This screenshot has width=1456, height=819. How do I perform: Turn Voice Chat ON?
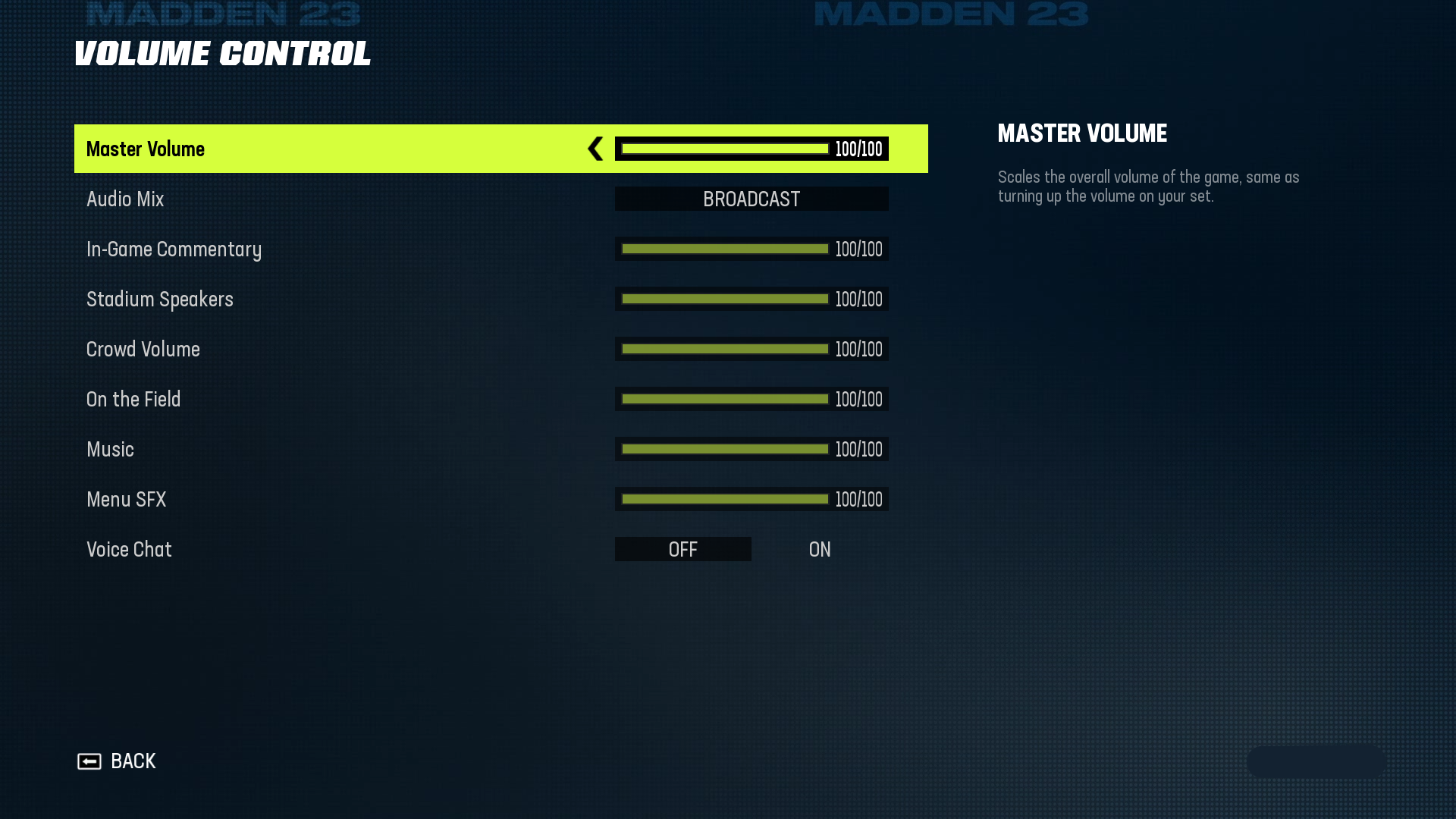818,549
